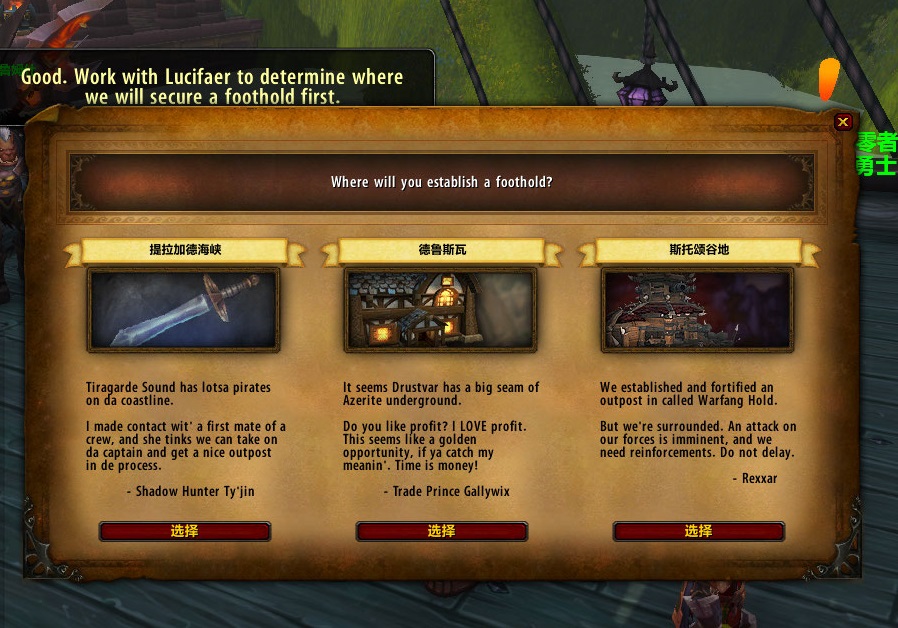Screen dimensions: 898x628
Task: Click the Warfang Hold outpost thumbnail
Action: click(697, 309)
